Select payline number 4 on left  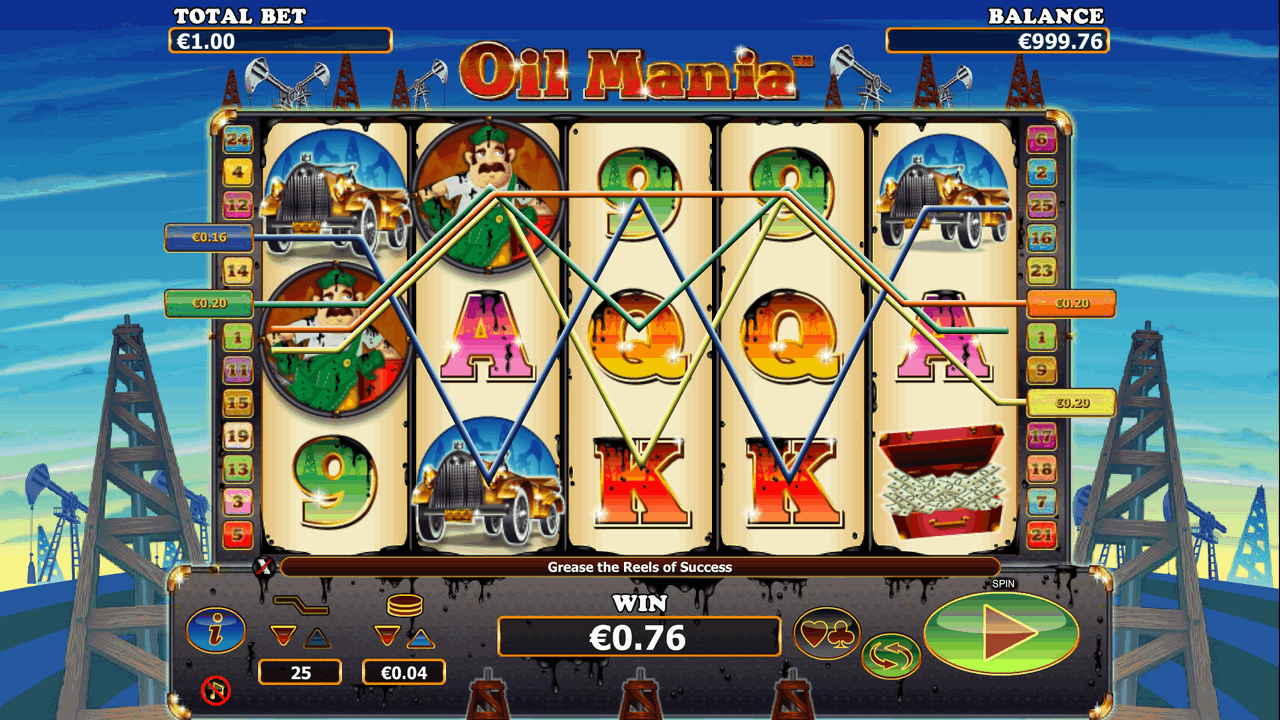point(238,172)
